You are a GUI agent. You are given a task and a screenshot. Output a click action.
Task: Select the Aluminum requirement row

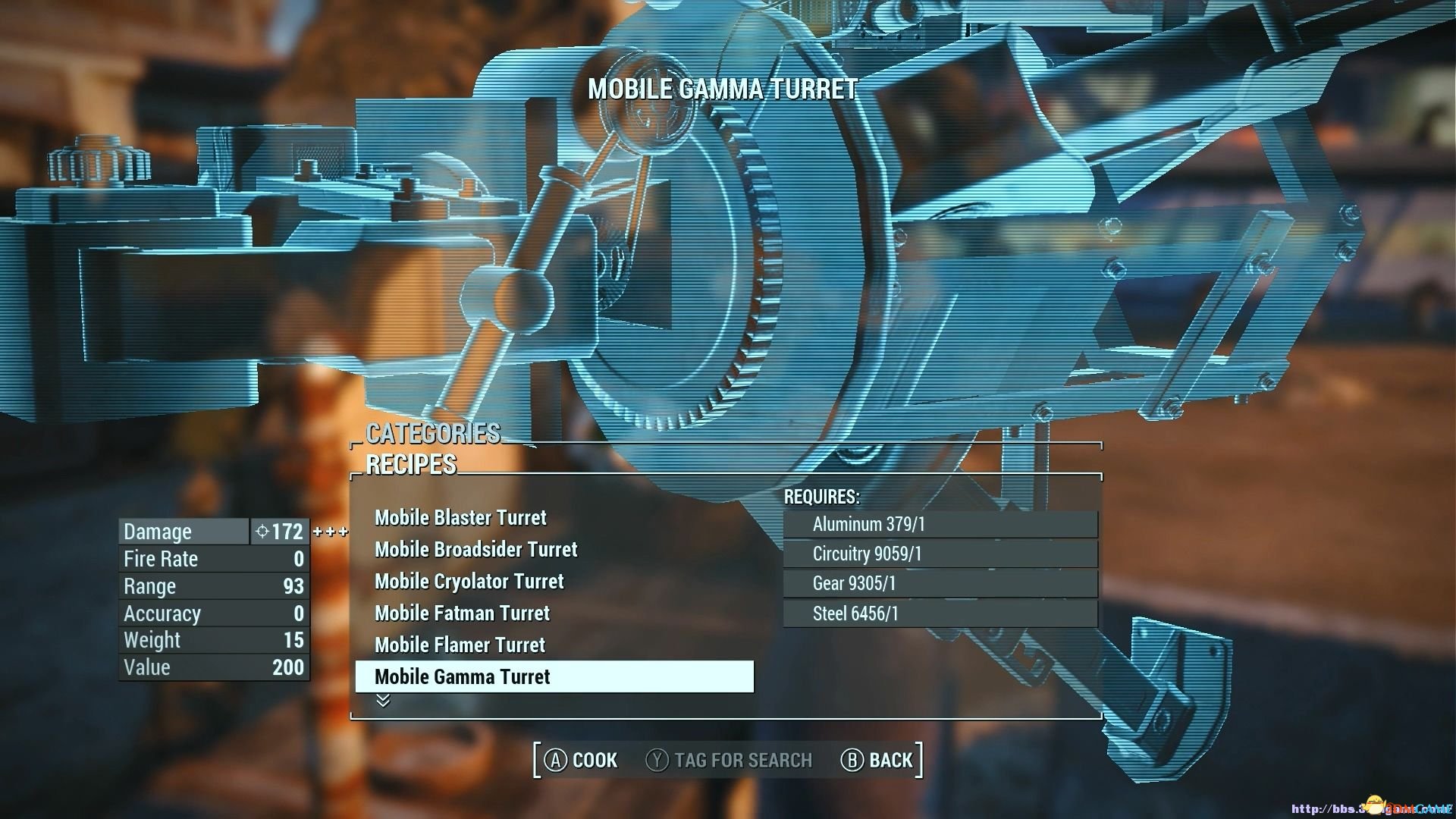[940, 525]
